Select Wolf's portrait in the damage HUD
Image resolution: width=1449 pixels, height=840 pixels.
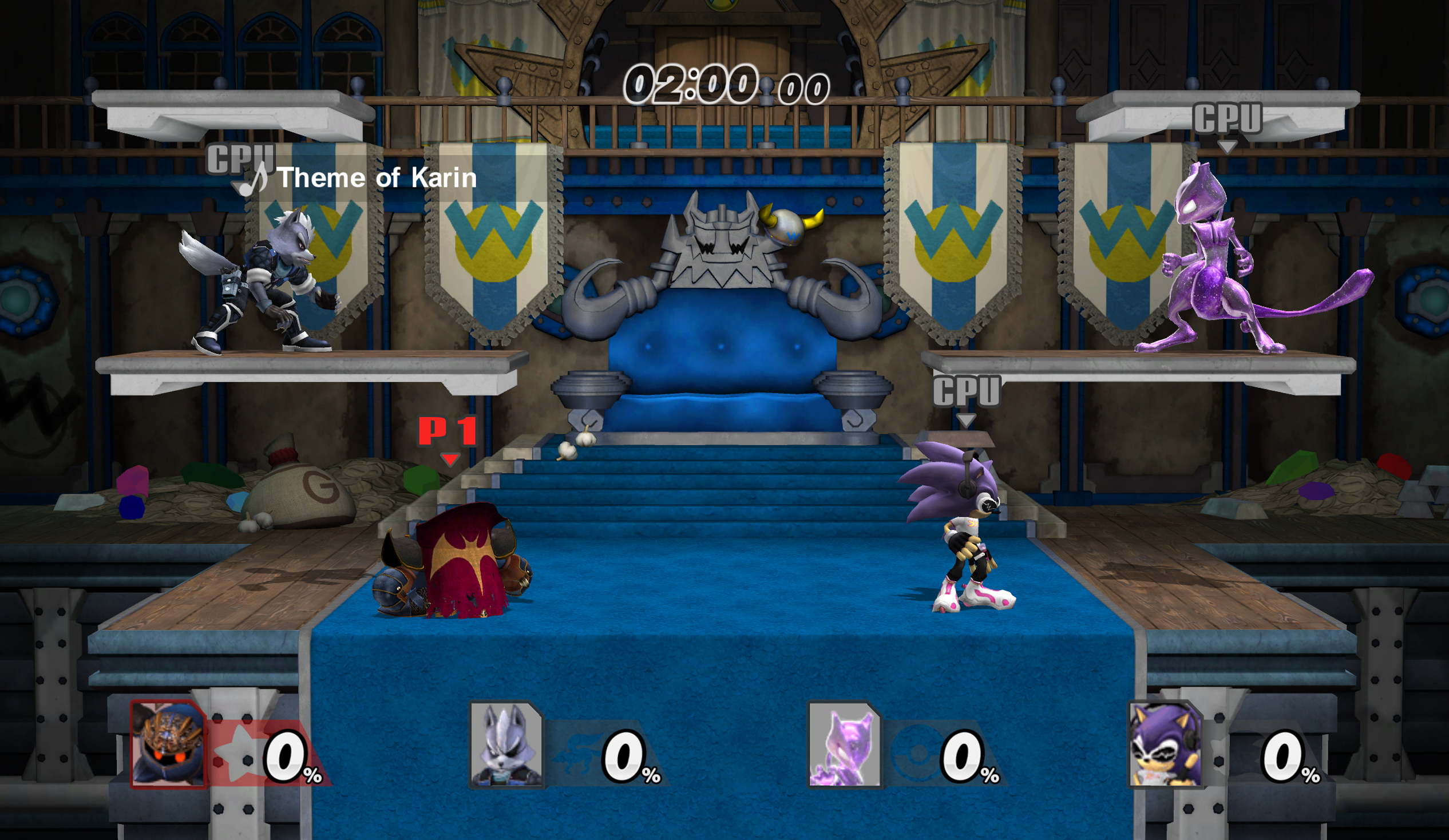506,744
